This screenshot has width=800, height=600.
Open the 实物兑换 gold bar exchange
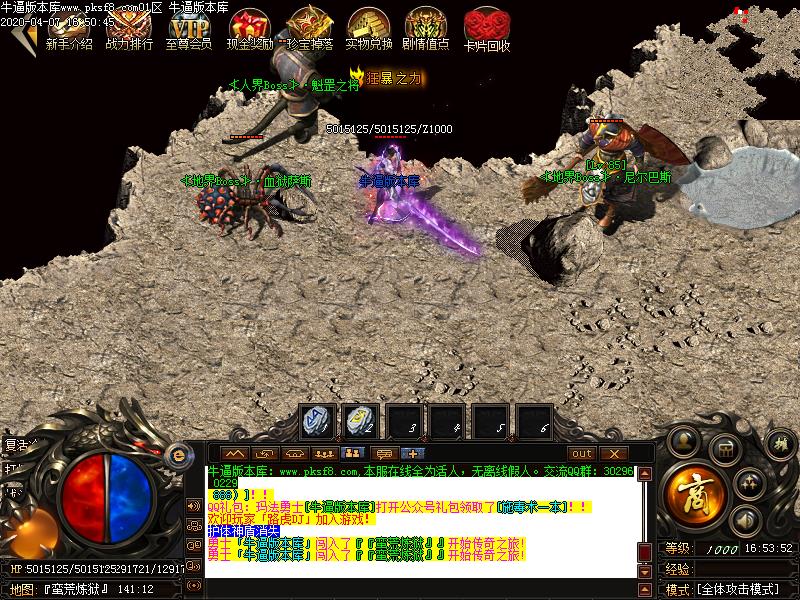pyautogui.click(x=367, y=29)
